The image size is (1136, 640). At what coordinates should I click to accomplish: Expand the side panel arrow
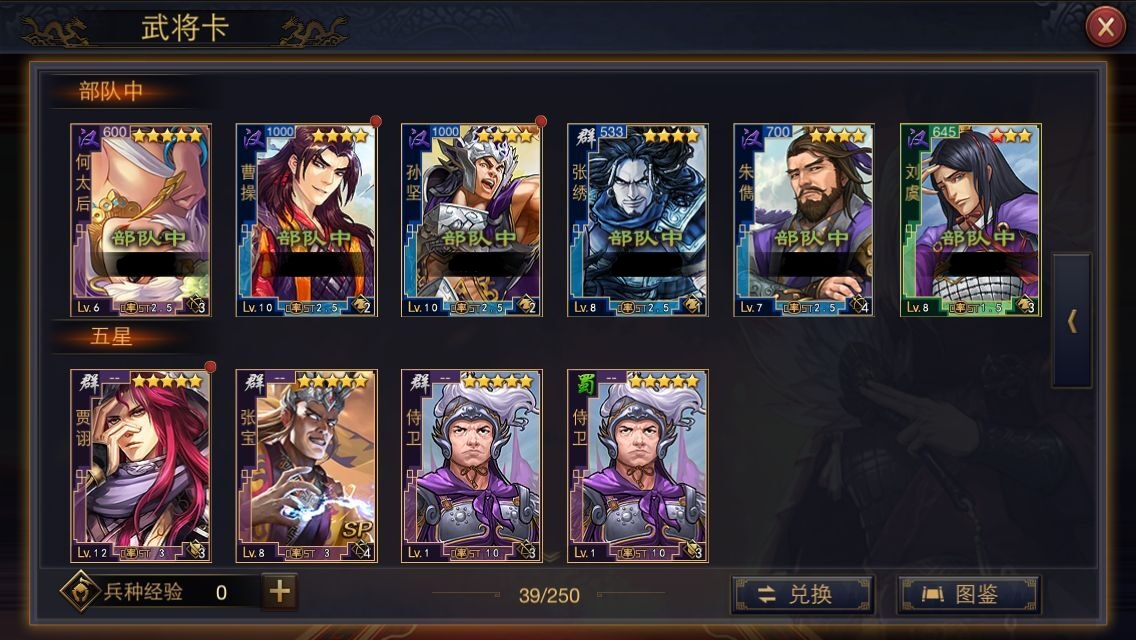(1072, 321)
